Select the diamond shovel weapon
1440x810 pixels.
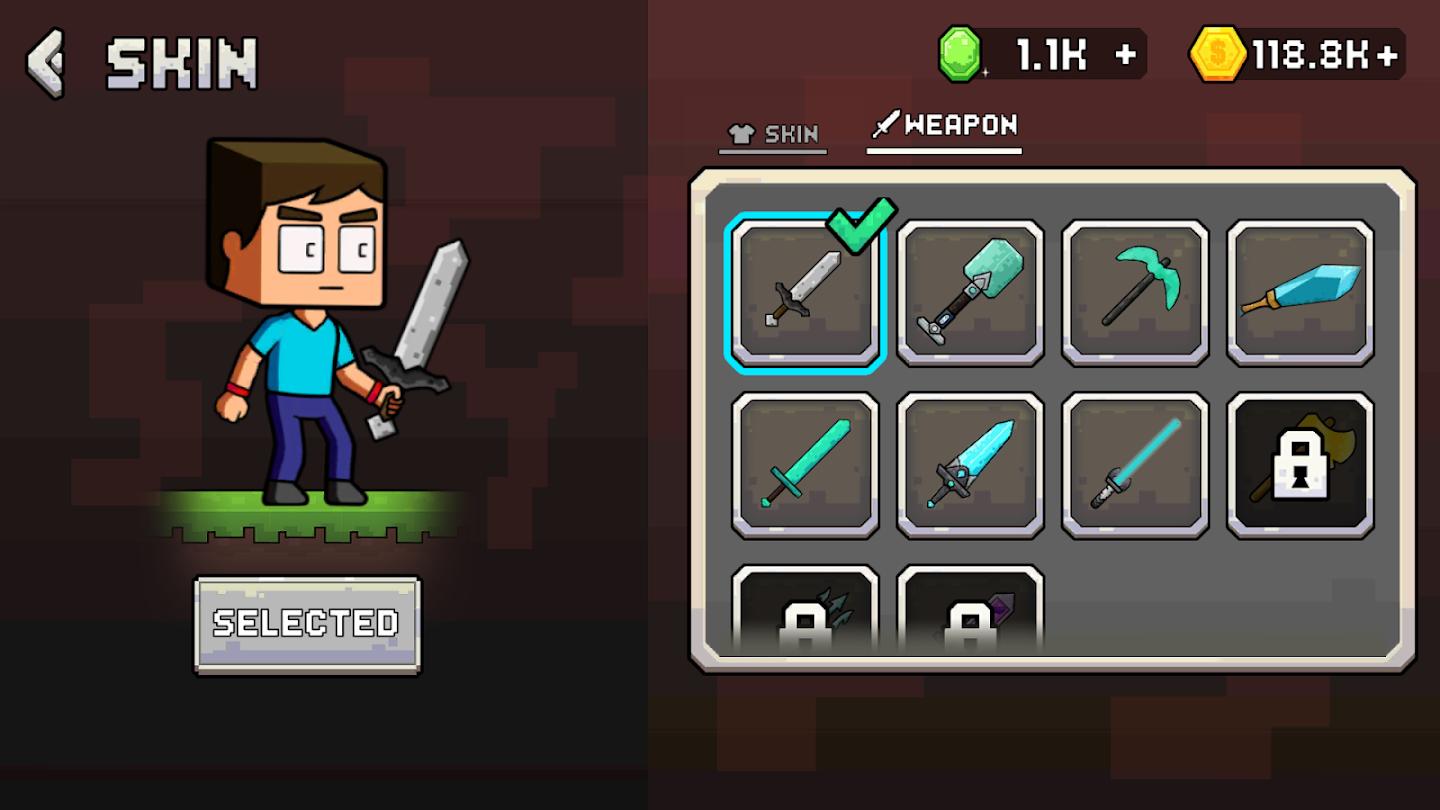click(x=969, y=290)
